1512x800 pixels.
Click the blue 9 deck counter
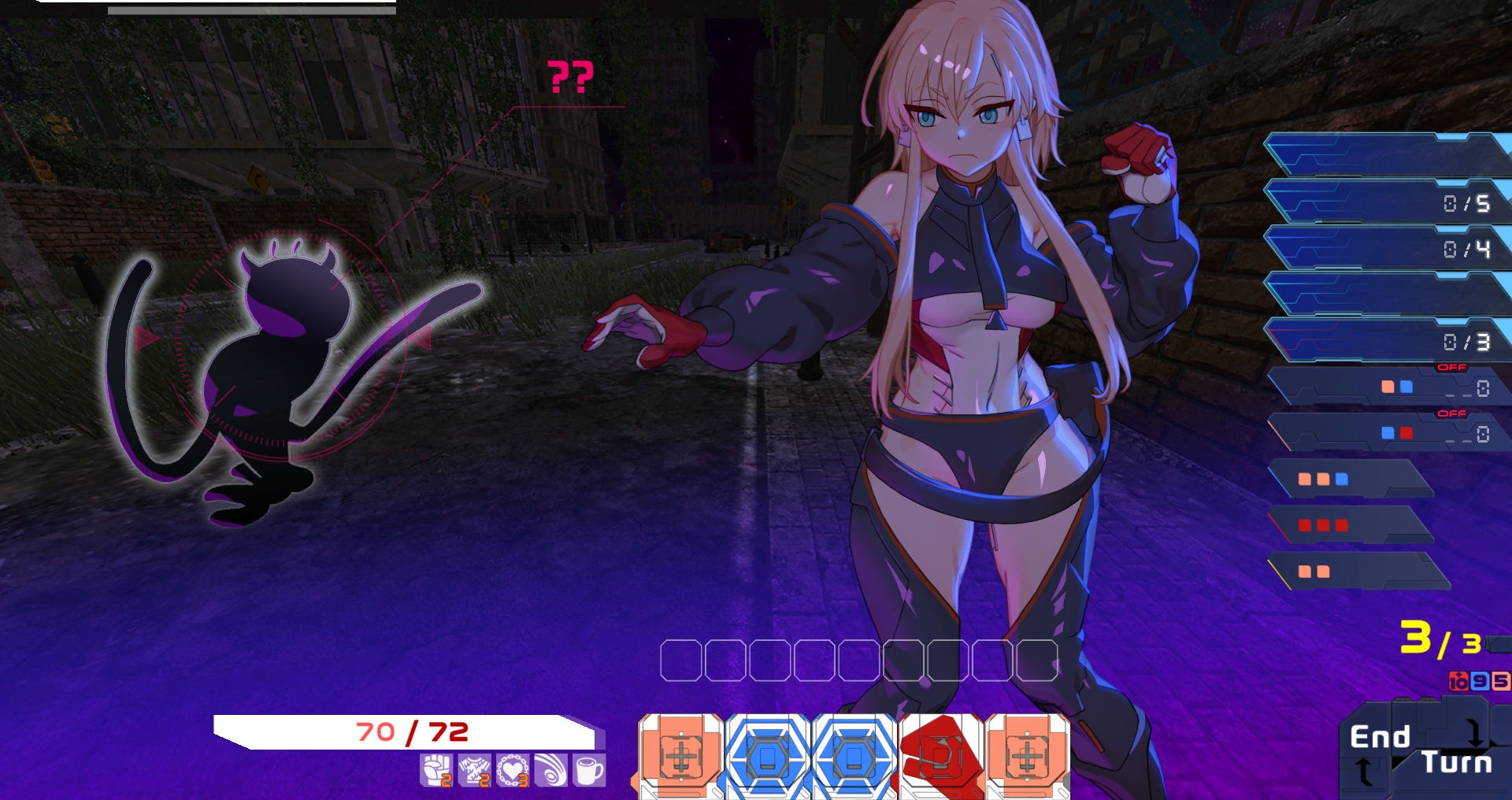[1480, 681]
